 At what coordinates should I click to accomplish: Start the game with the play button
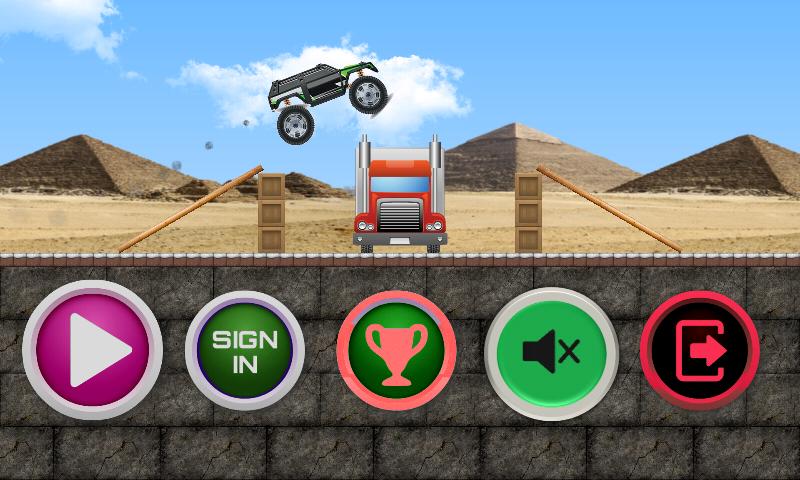(x=92, y=350)
